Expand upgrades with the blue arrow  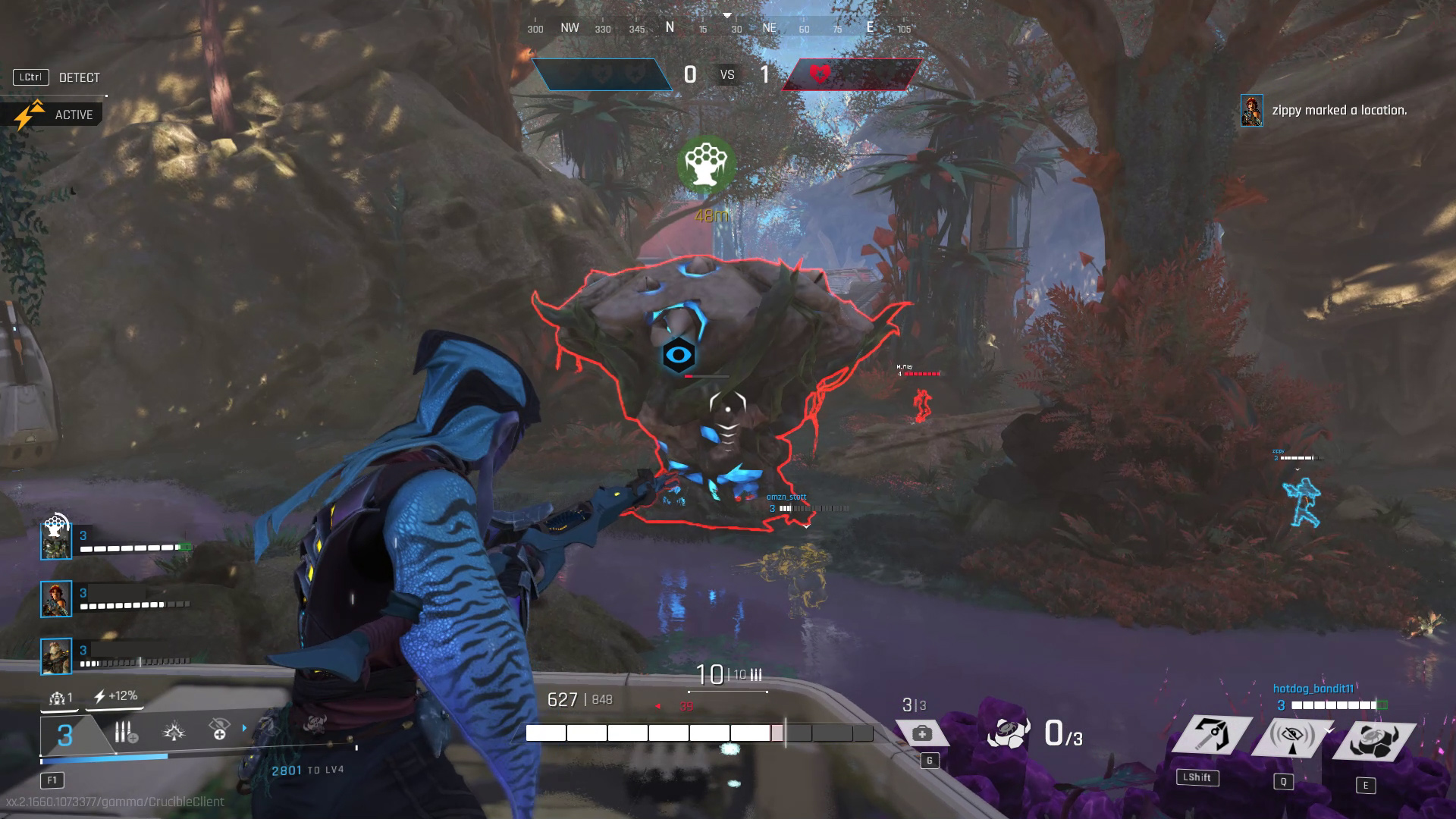[x=244, y=729]
